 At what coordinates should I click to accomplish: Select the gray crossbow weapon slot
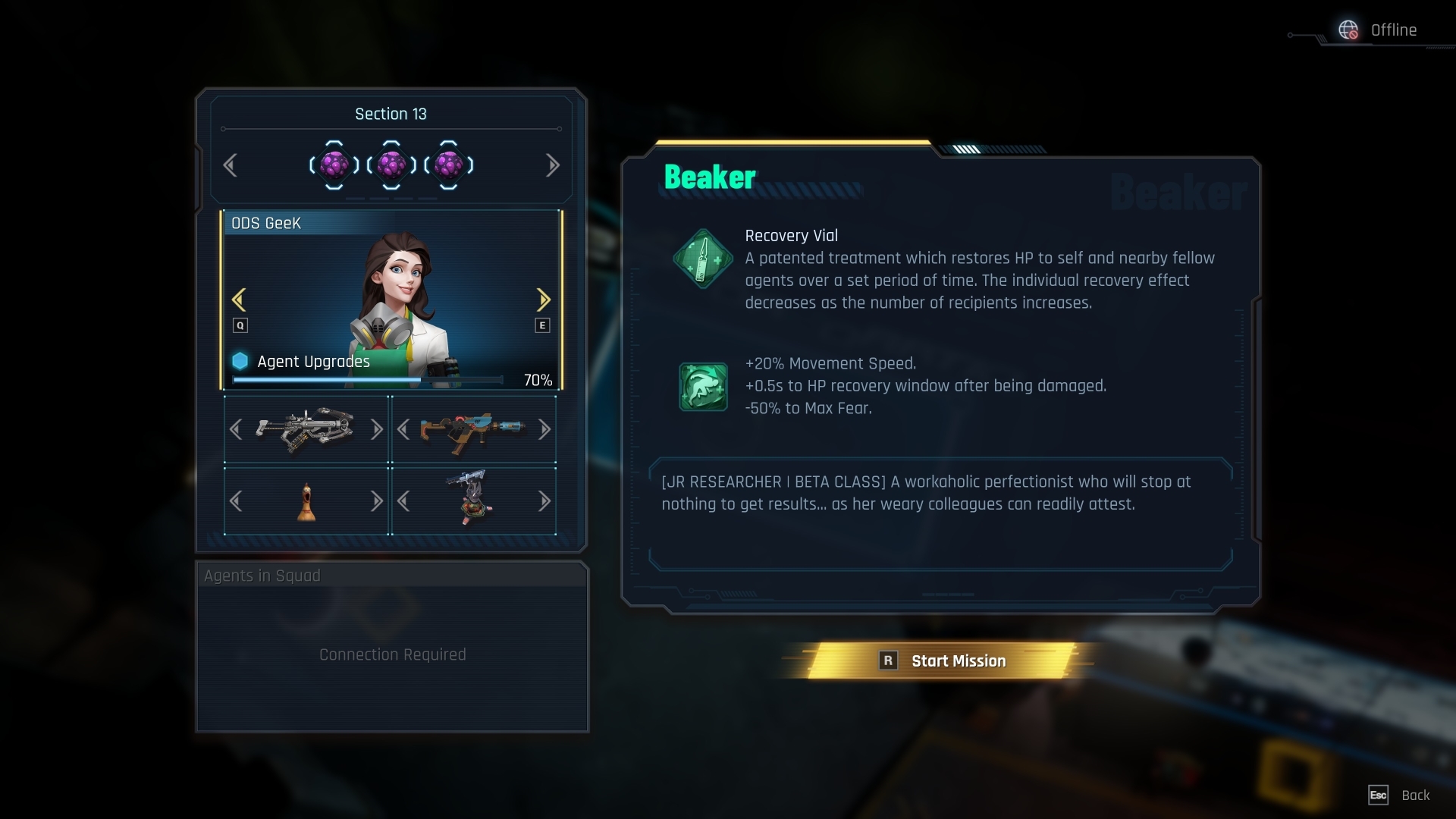click(306, 430)
